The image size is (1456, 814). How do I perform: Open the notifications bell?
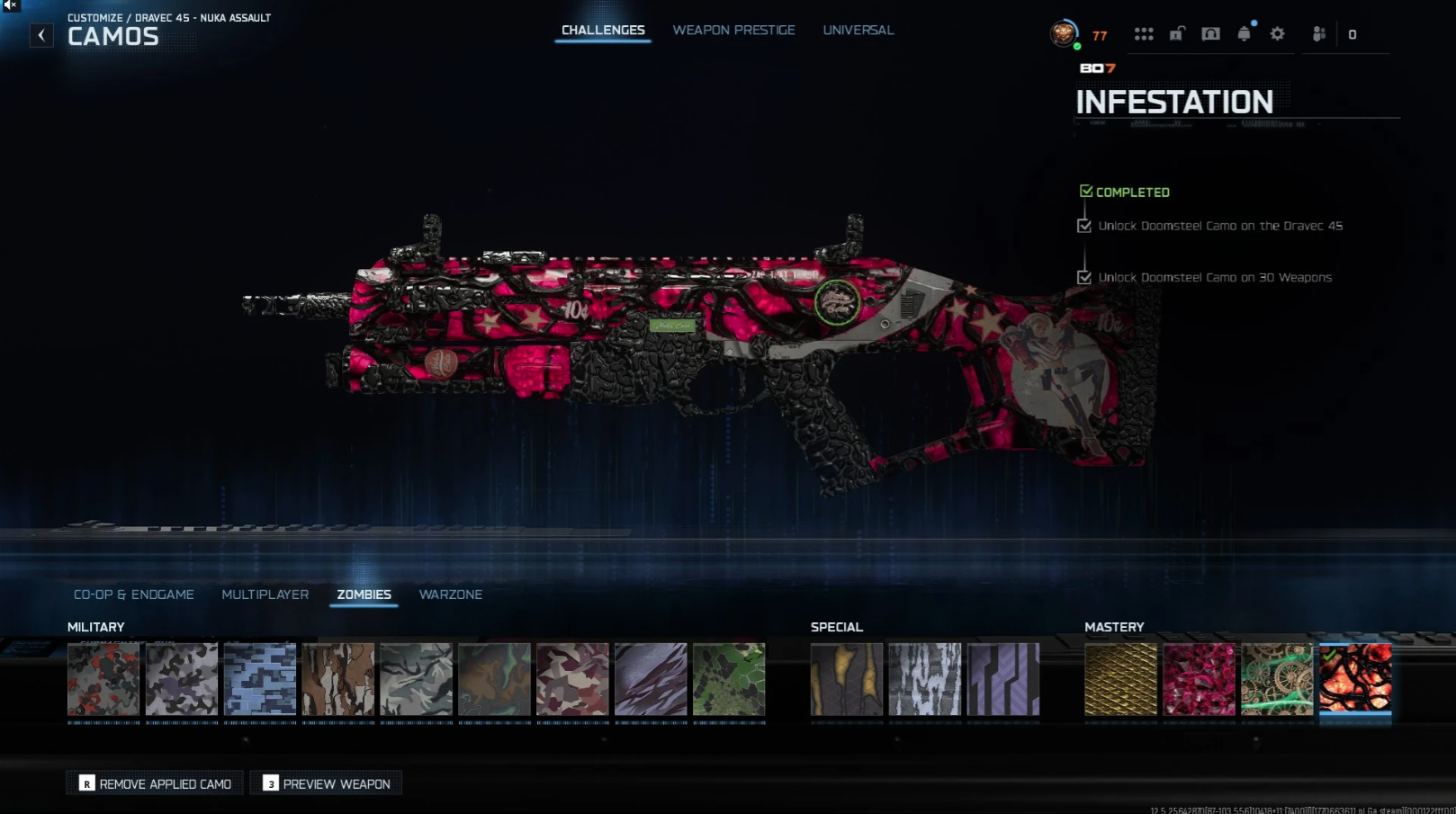pos(1244,34)
